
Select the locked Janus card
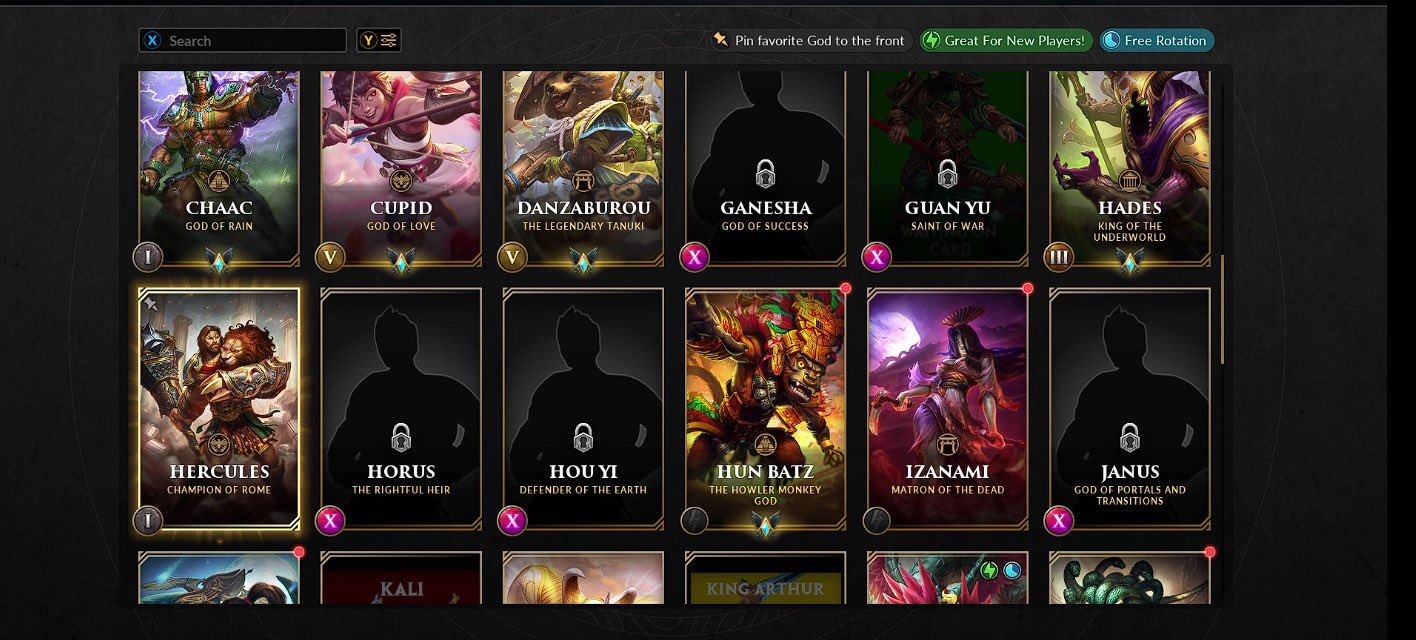[x=1129, y=408]
